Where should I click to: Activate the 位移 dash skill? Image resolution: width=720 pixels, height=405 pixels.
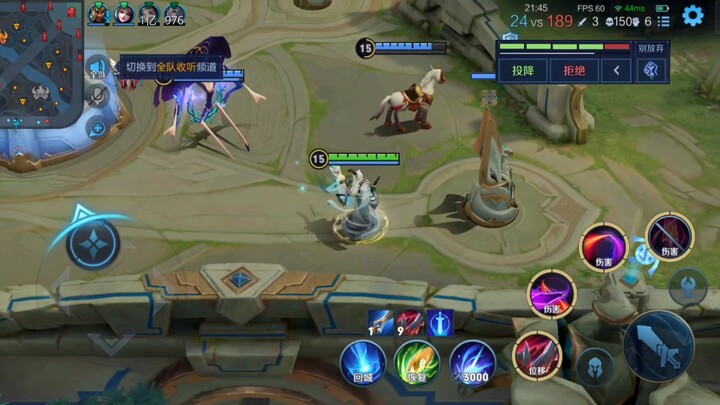tap(537, 356)
